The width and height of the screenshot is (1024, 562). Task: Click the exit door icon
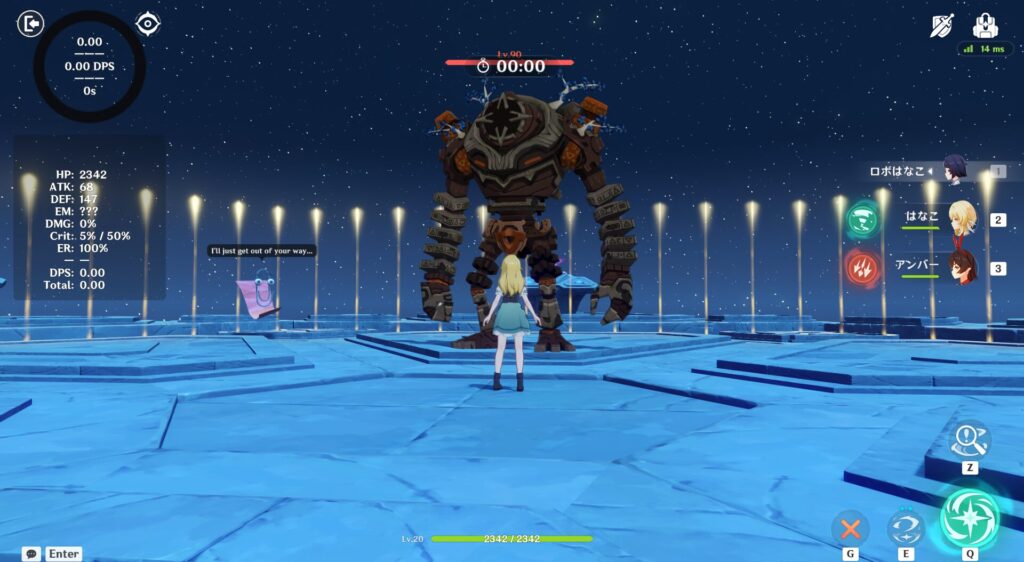click(30, 23)
